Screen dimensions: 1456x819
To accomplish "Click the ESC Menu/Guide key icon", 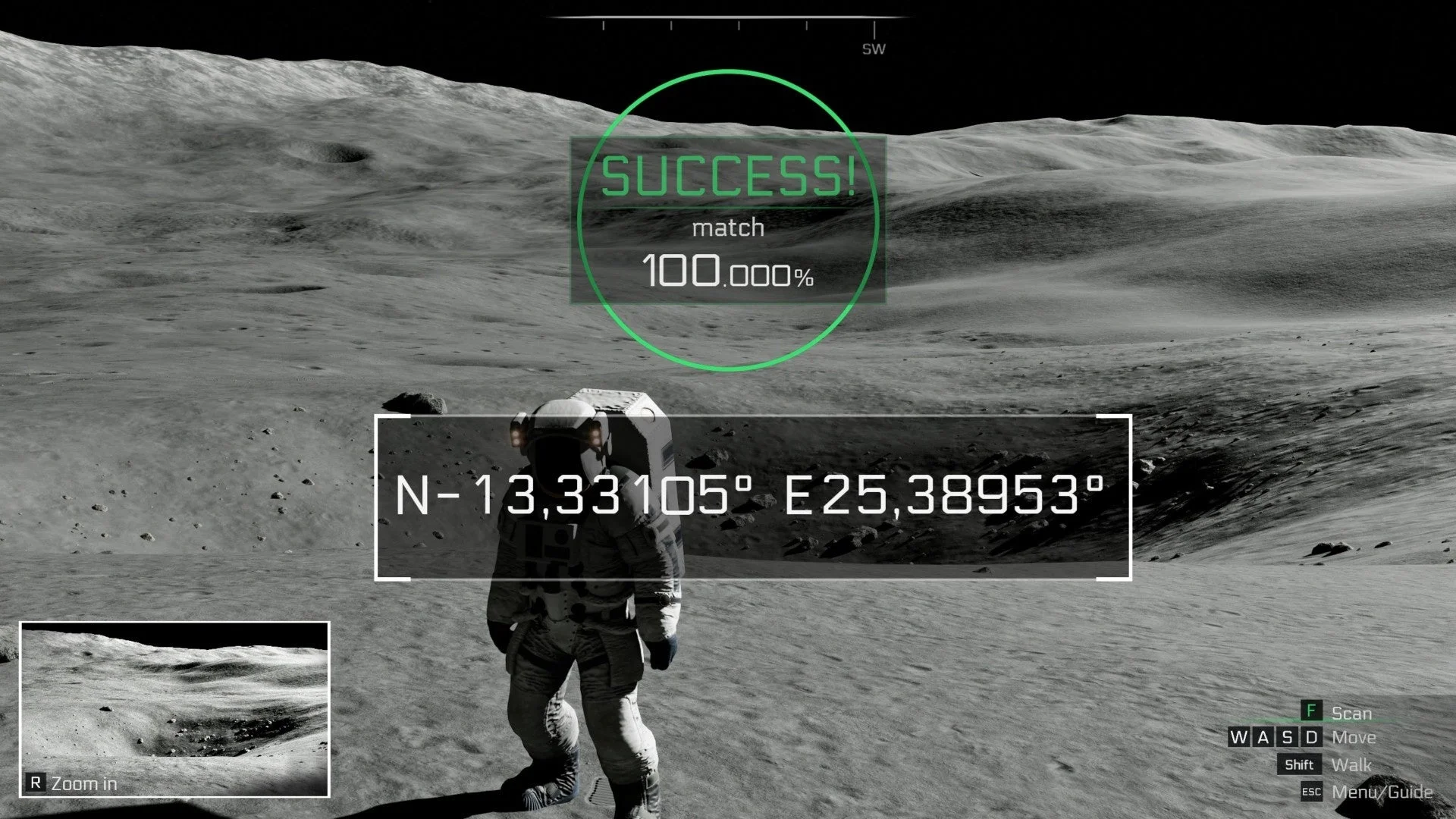I will [x=1311, y=791].
